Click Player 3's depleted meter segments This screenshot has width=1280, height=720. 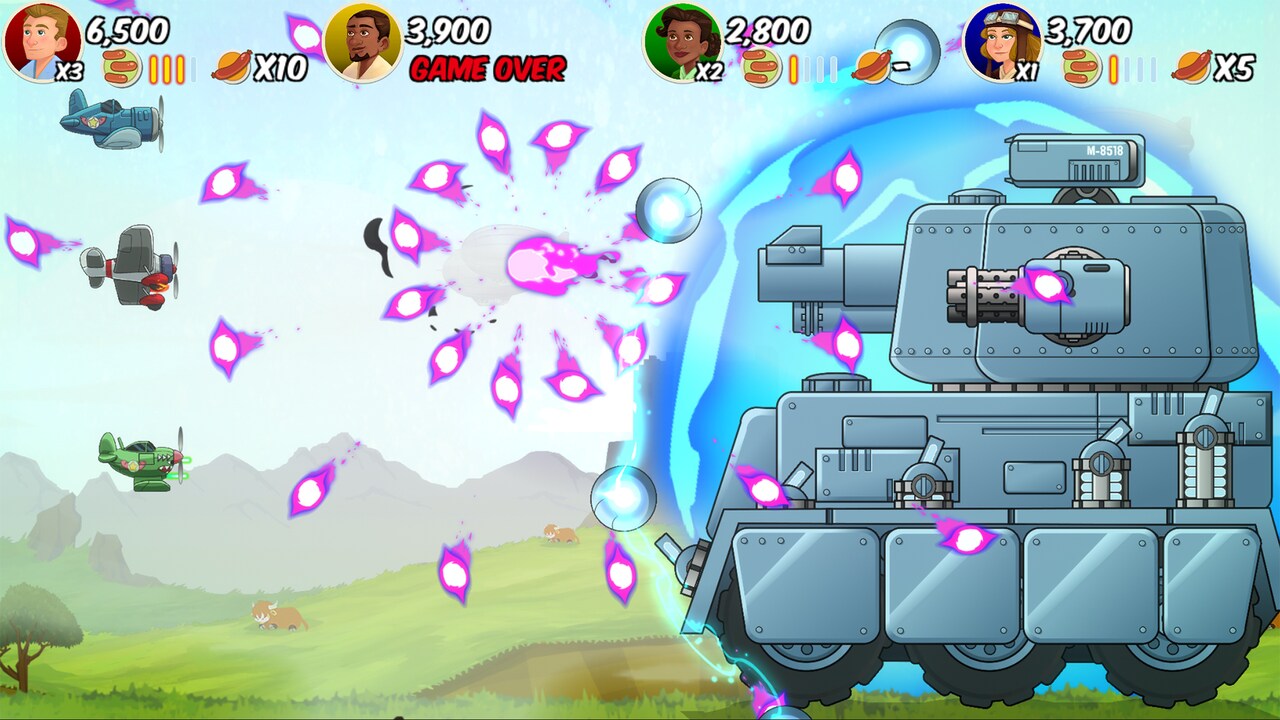(820, 68)
